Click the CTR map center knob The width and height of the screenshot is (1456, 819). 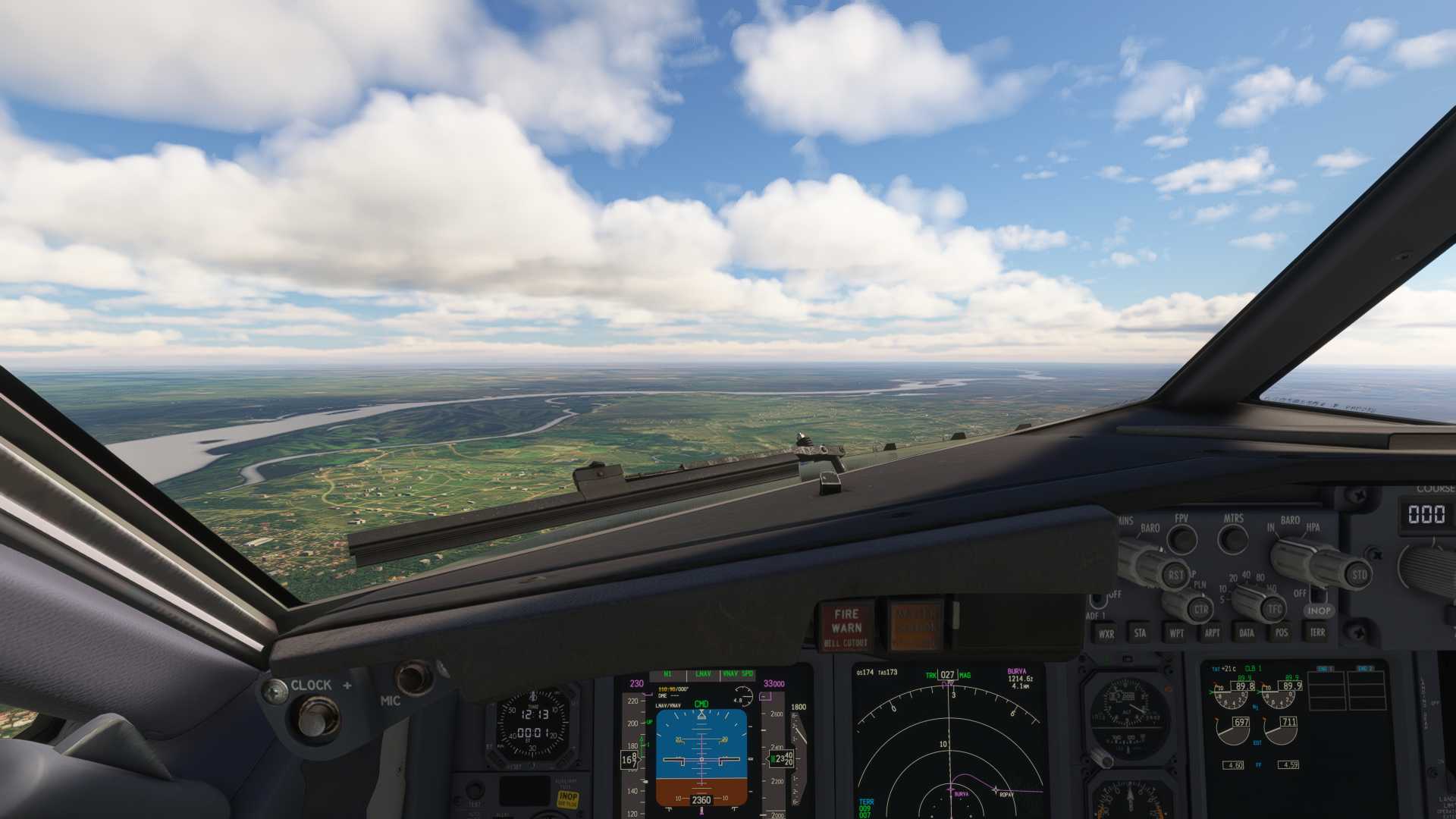(x=1199, y=608)
